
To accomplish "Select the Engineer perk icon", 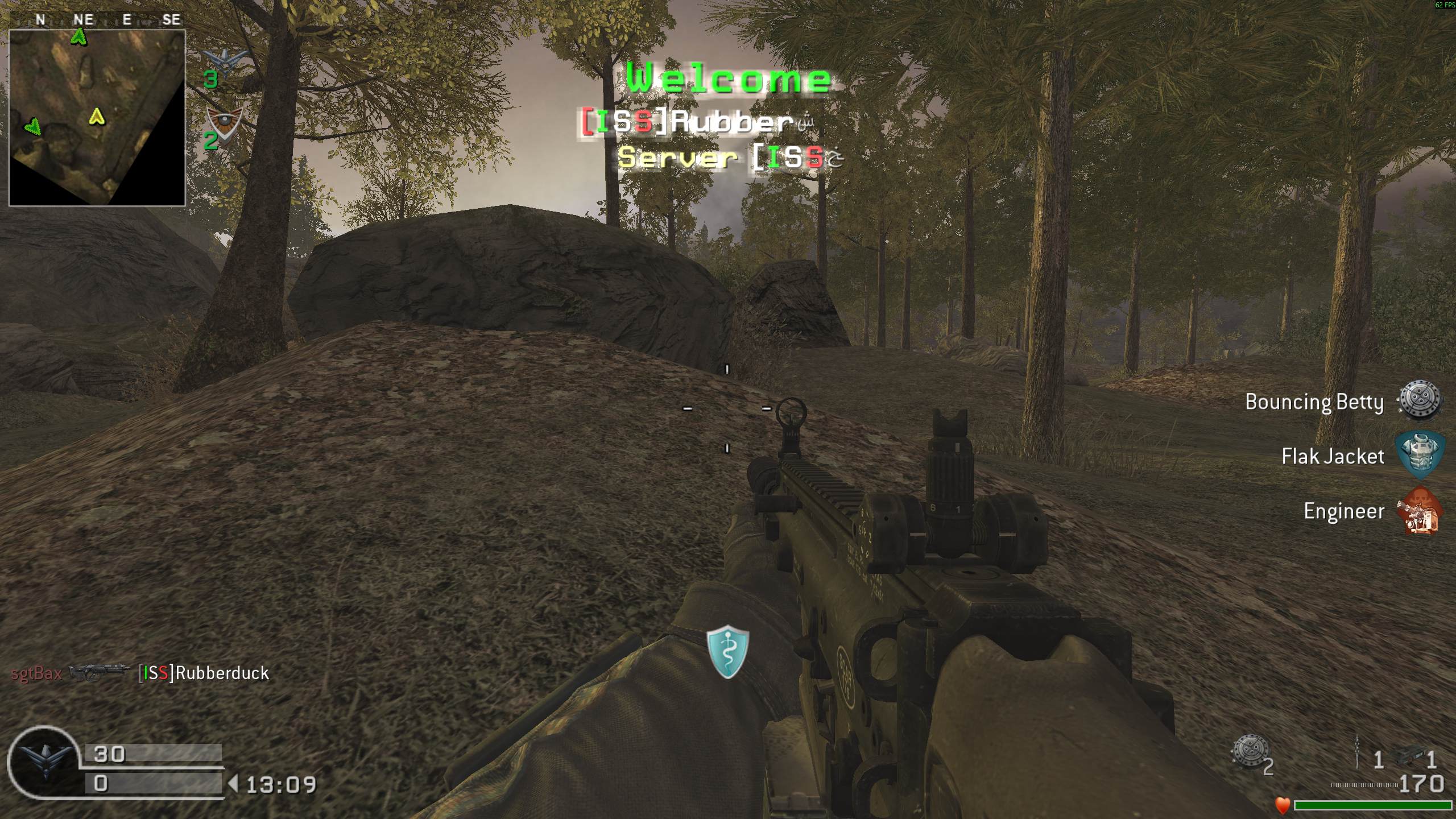I will pos(1419,511).
